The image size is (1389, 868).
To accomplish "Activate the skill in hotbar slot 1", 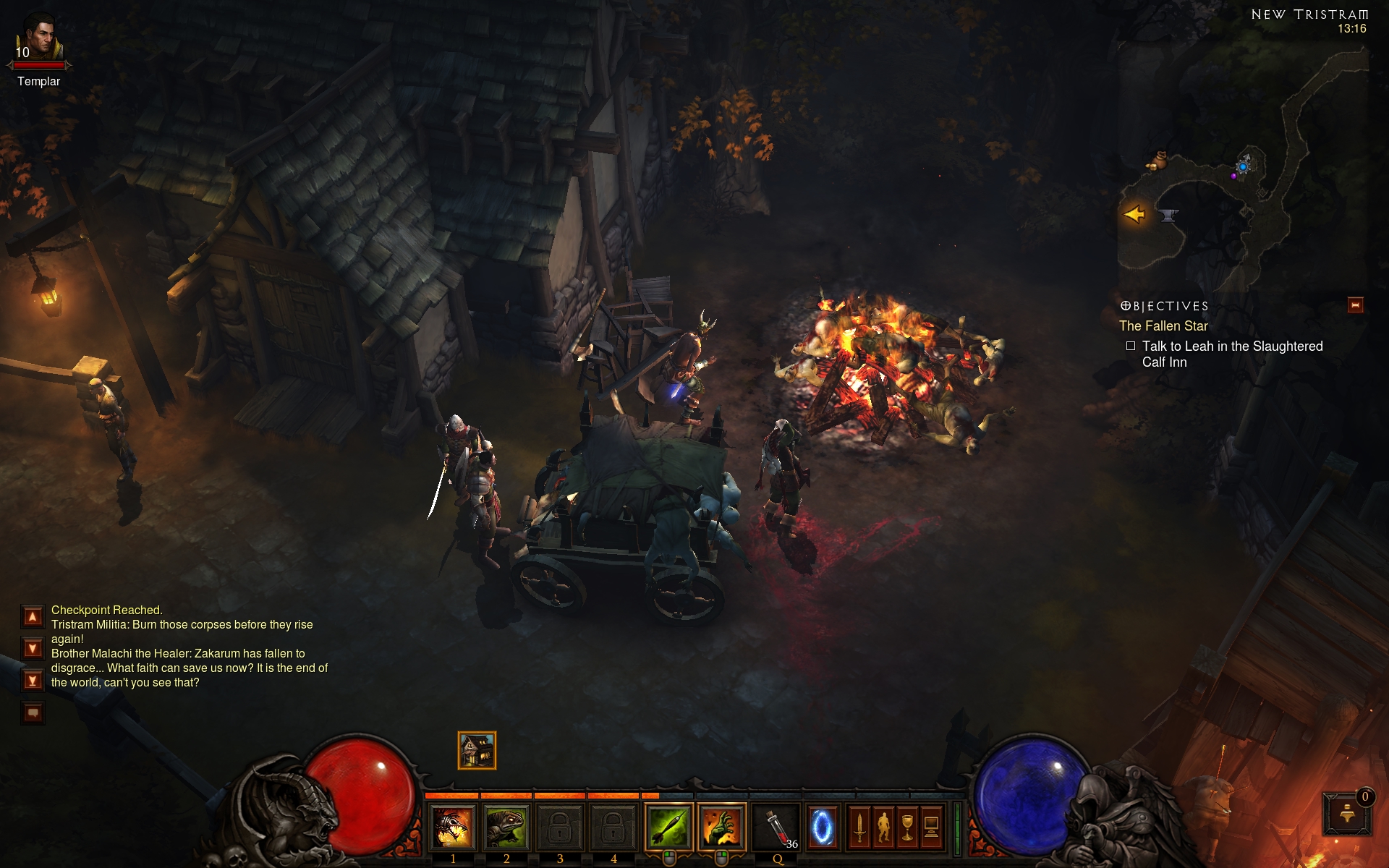I will 453,827.
